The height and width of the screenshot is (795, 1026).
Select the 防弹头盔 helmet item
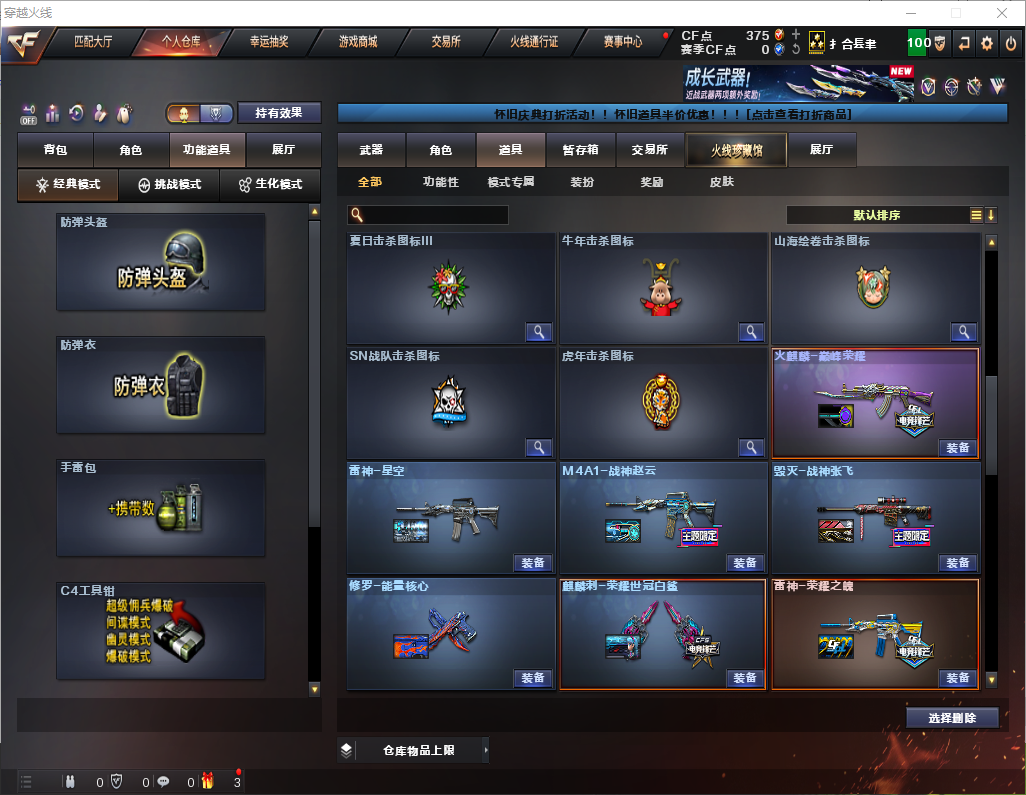pos(161,262)
